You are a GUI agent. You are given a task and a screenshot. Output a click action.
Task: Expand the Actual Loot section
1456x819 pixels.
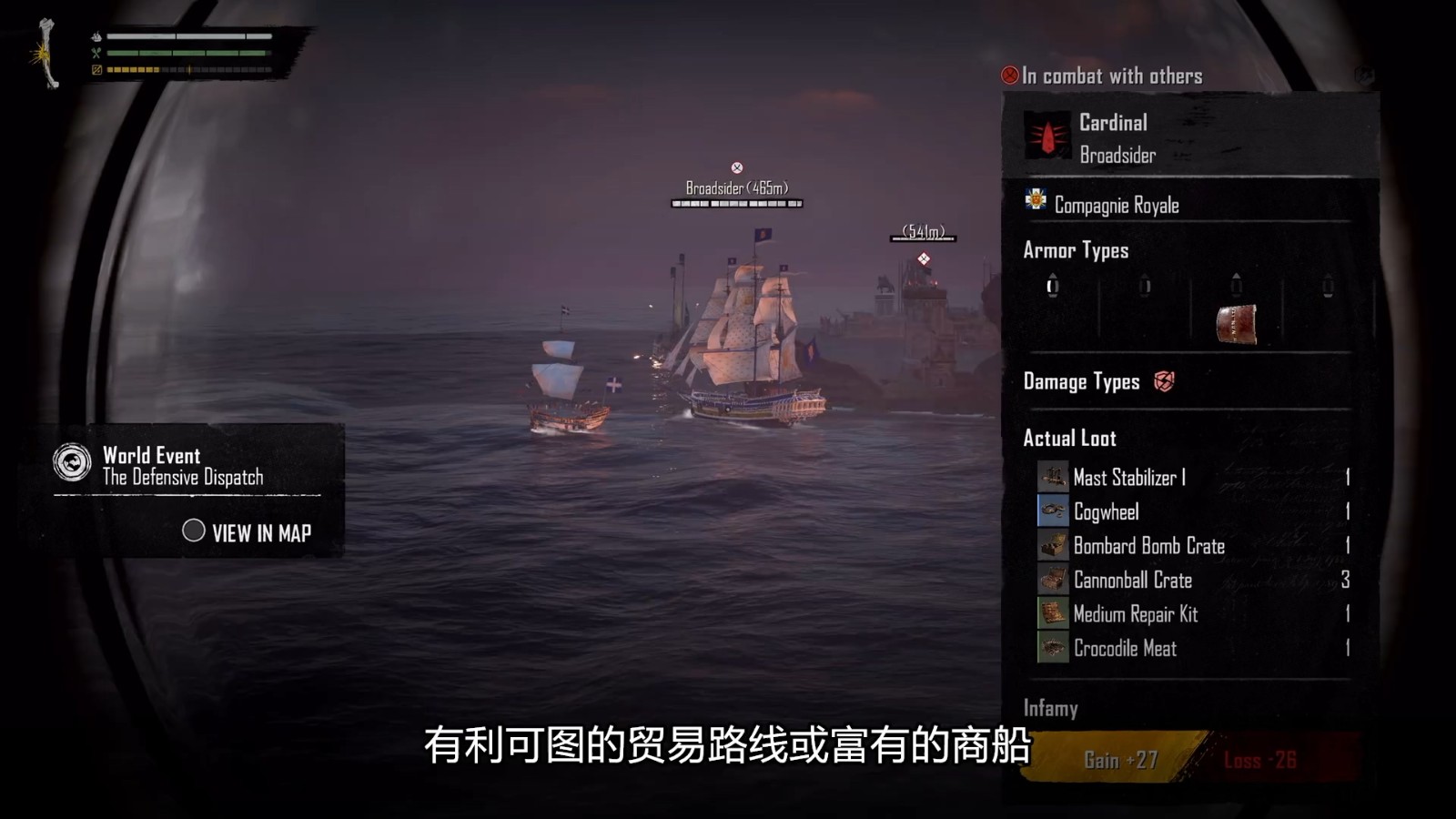1070,438
